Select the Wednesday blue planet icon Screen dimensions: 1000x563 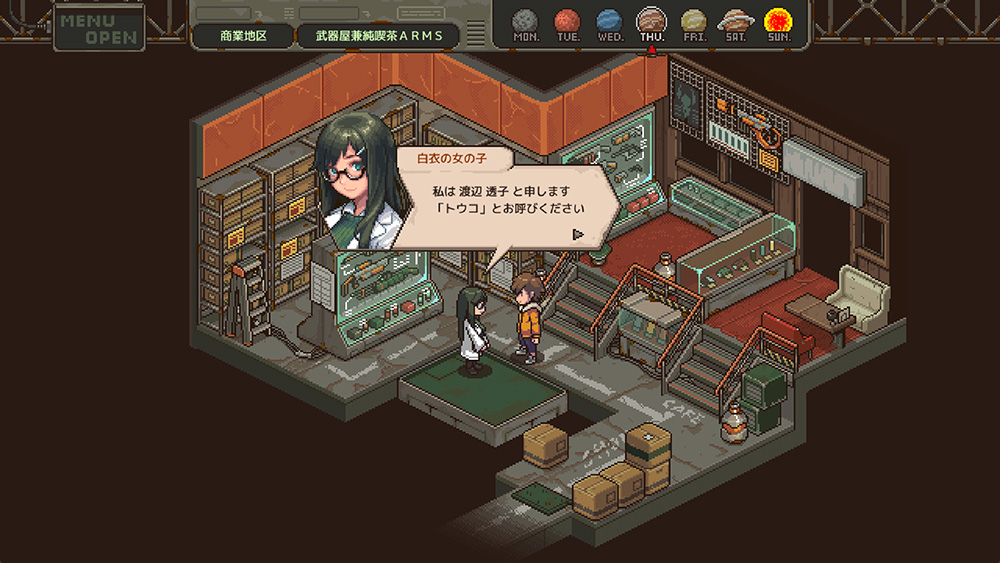point(609,20)
